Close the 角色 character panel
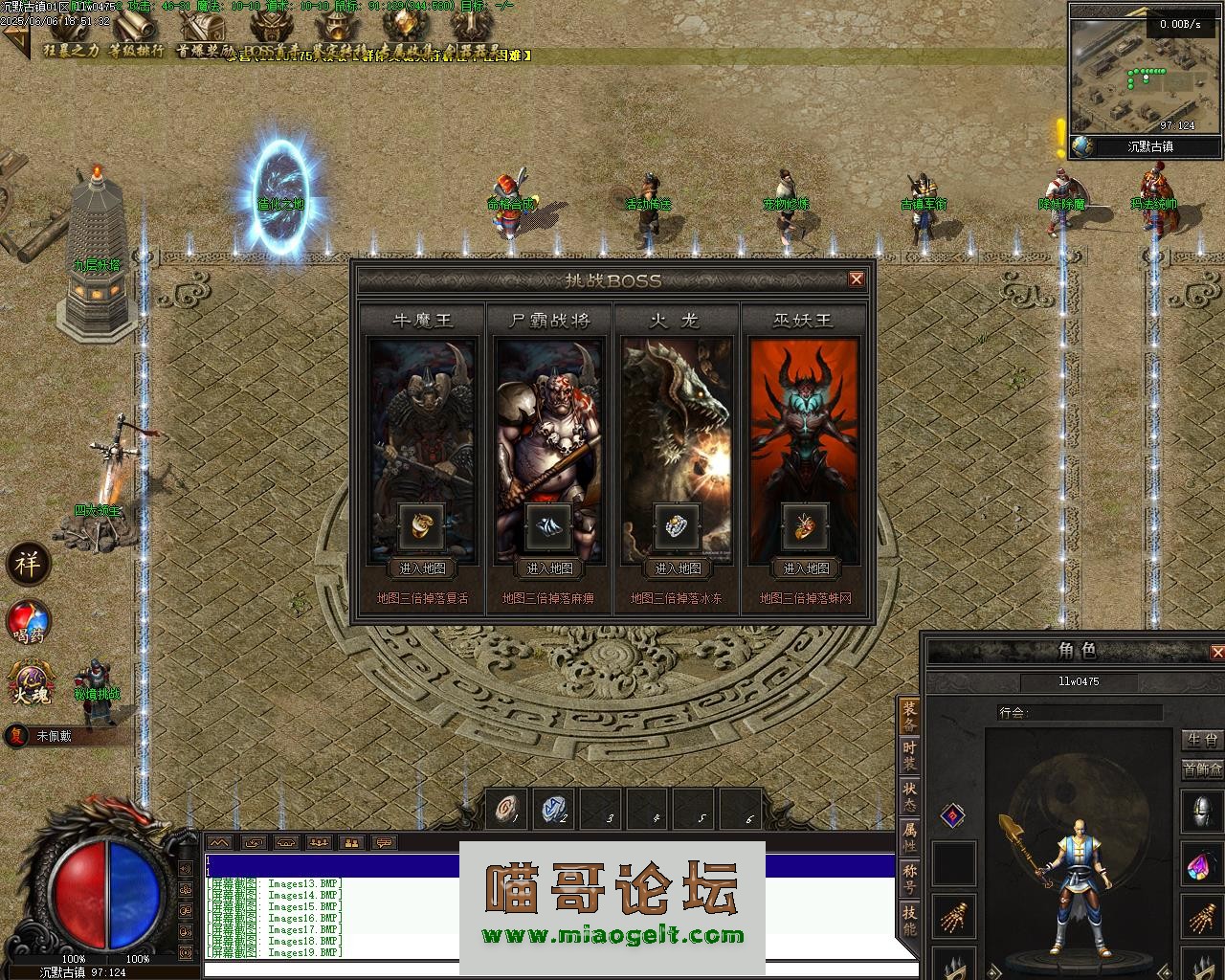The height and width of the screenshot is (980, 1225). pos(1216,652)
